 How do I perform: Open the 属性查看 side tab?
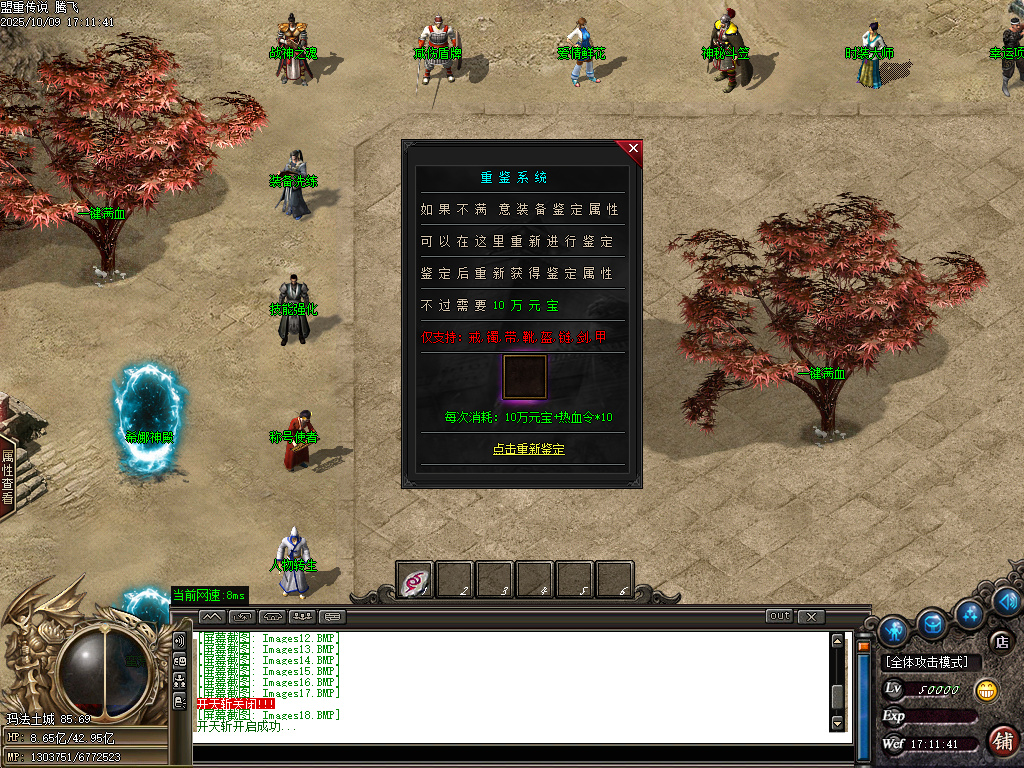7,476
